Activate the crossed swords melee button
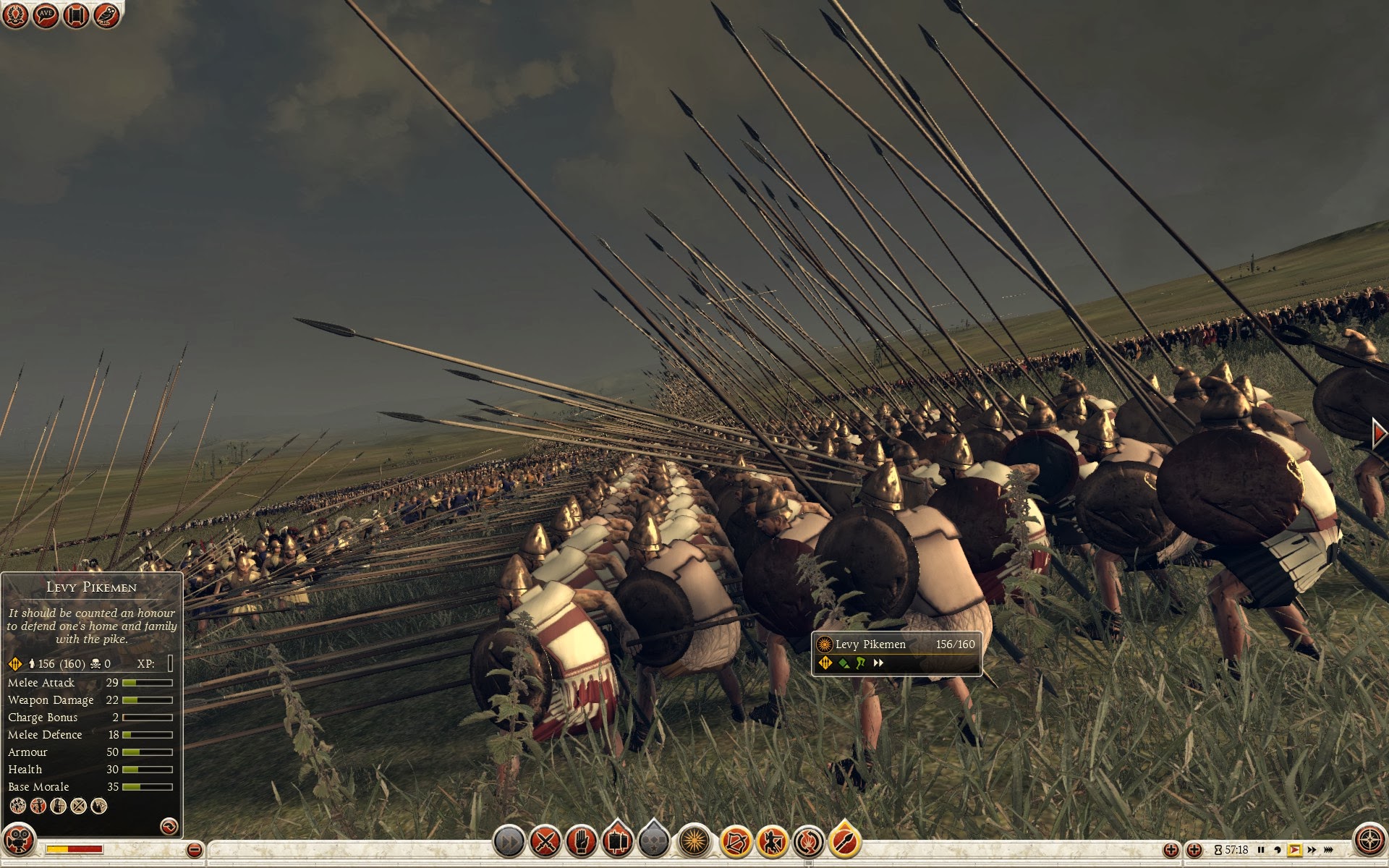 [x=545, y=842]
